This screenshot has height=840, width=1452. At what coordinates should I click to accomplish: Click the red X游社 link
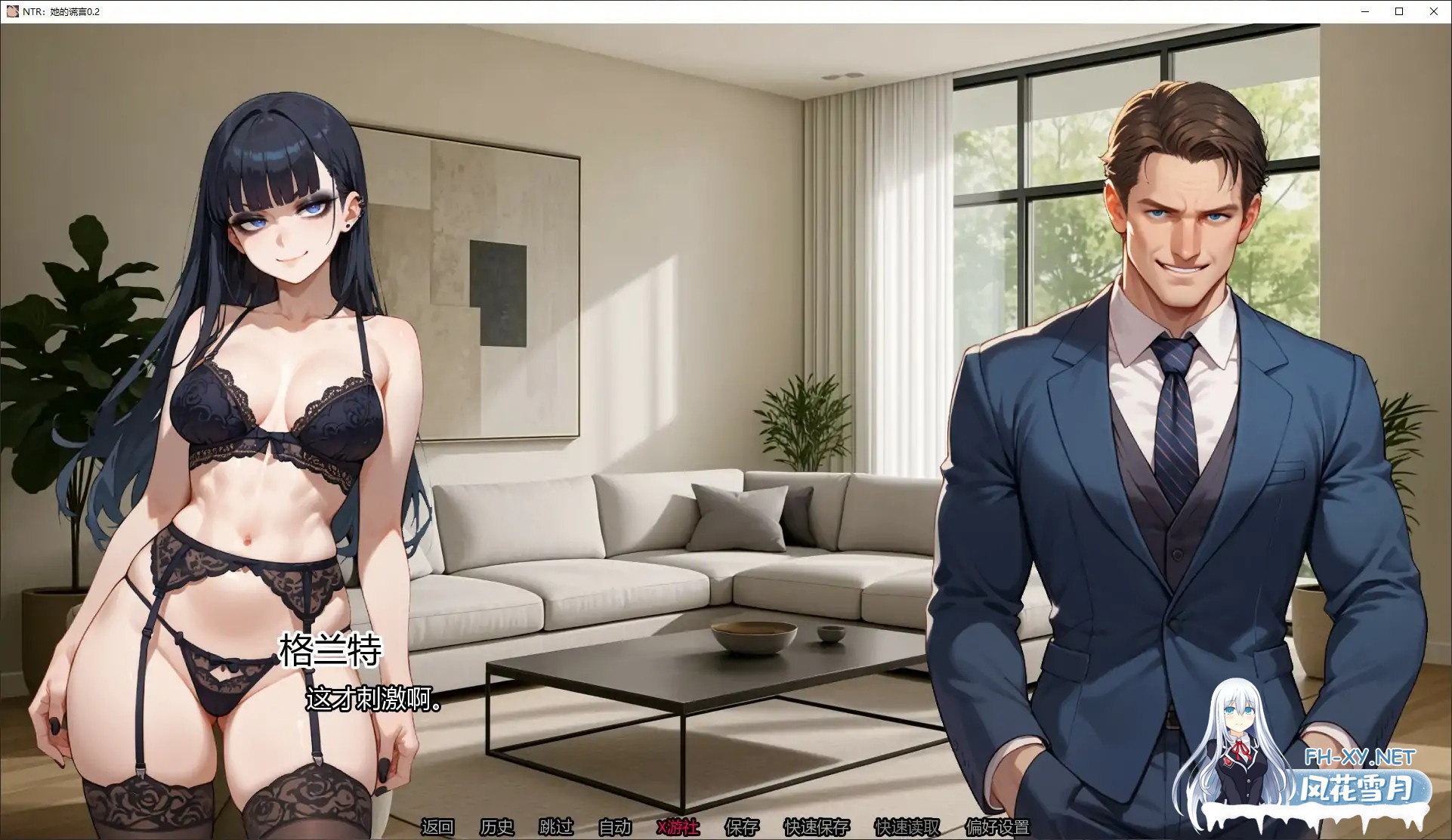[x=676, y=827]
